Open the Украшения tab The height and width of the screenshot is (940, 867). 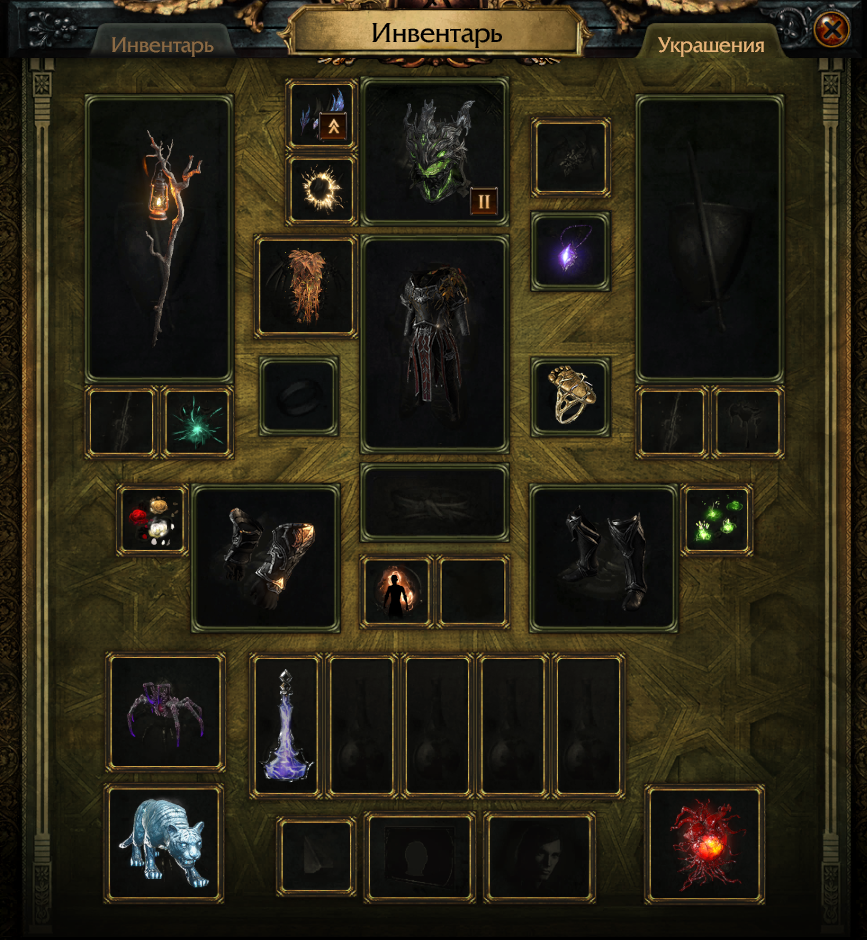click(x=711, y=45)
